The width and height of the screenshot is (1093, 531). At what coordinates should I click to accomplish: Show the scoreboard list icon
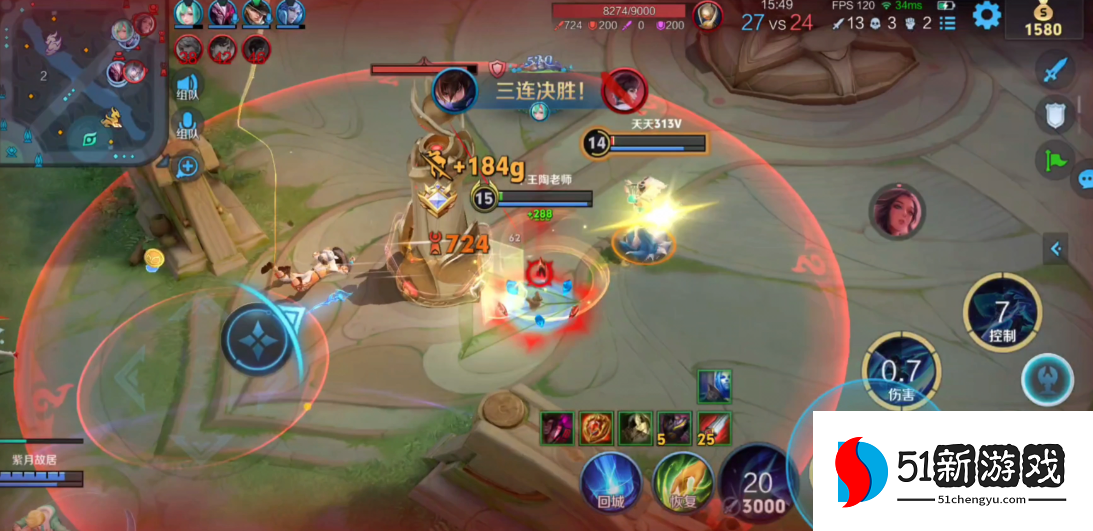coord(948,22)
